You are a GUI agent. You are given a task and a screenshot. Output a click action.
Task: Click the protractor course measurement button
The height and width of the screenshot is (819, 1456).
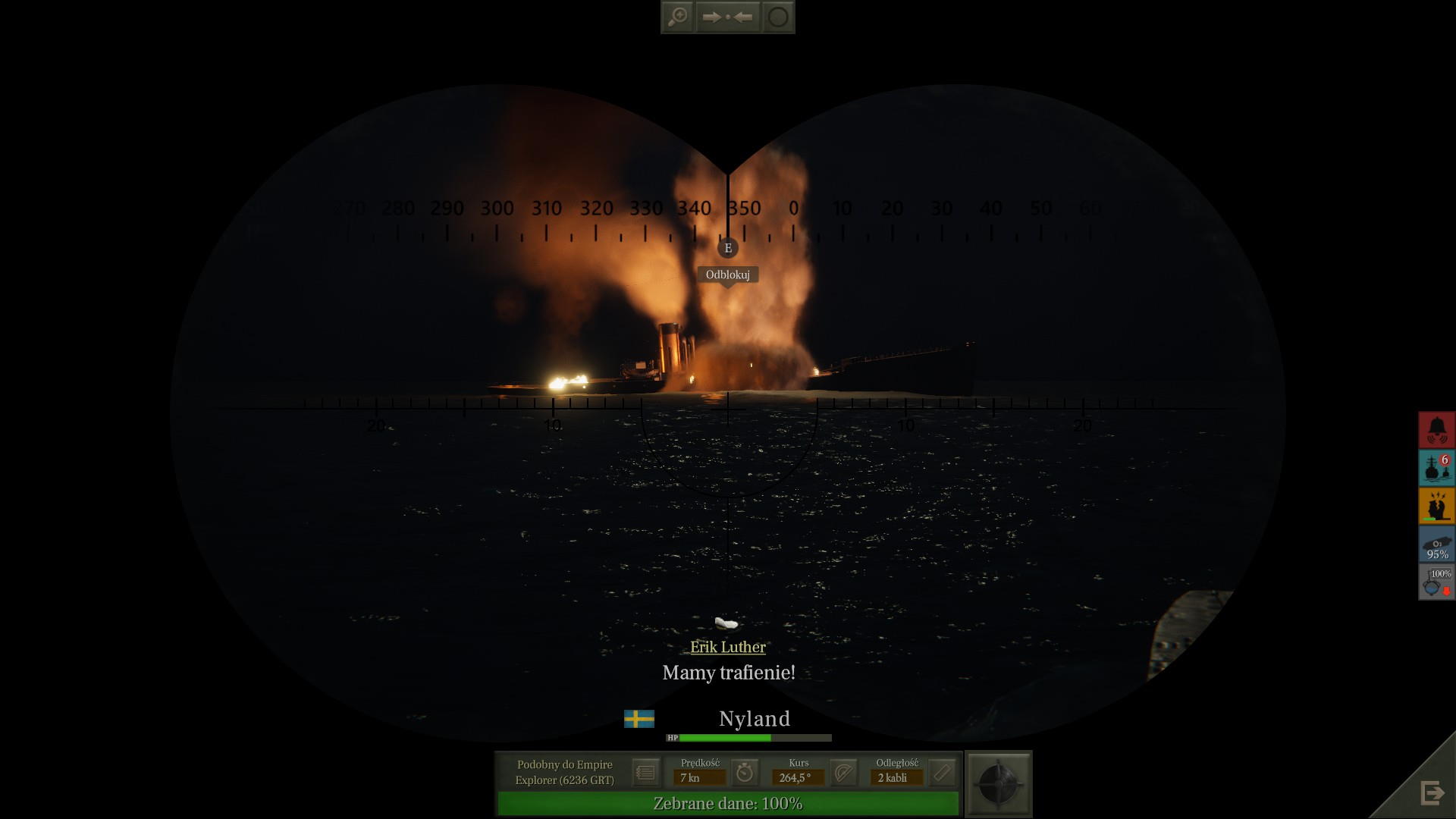tap(843, 773)
